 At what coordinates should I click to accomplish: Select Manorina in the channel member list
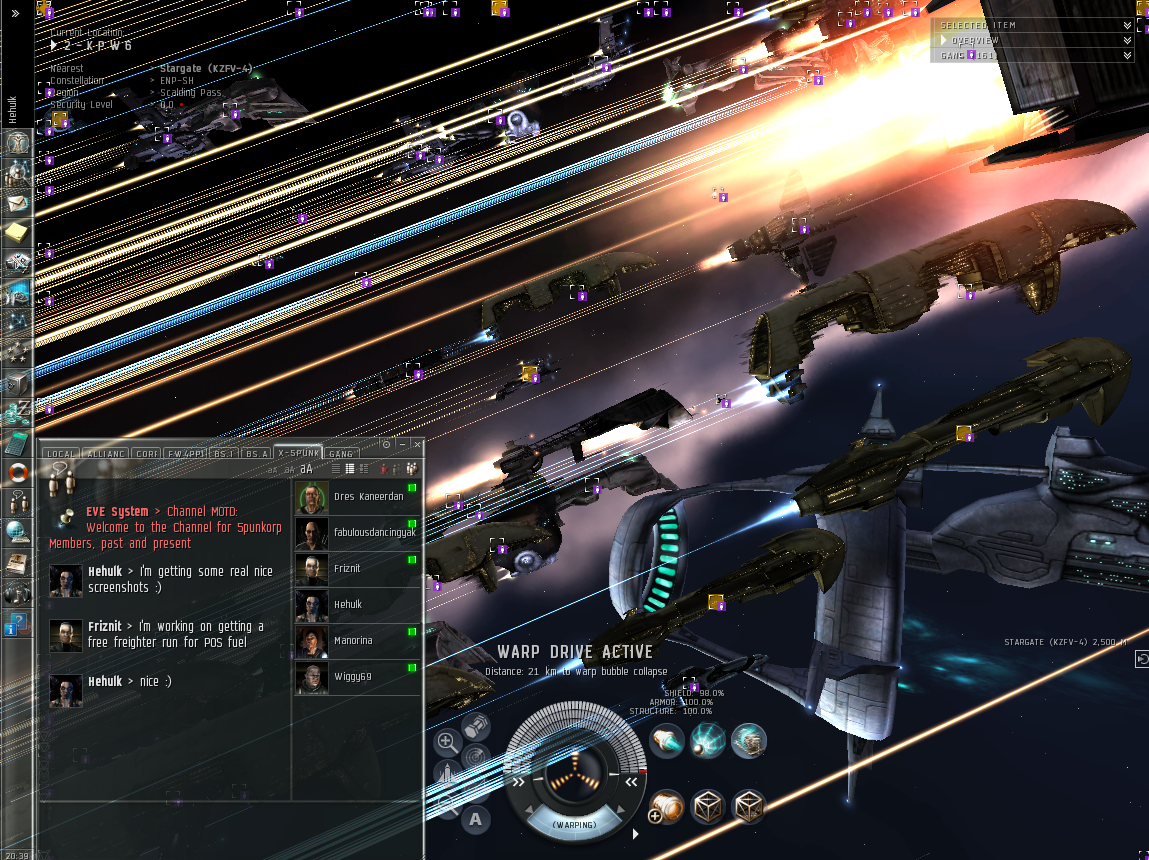pos(354,641)
